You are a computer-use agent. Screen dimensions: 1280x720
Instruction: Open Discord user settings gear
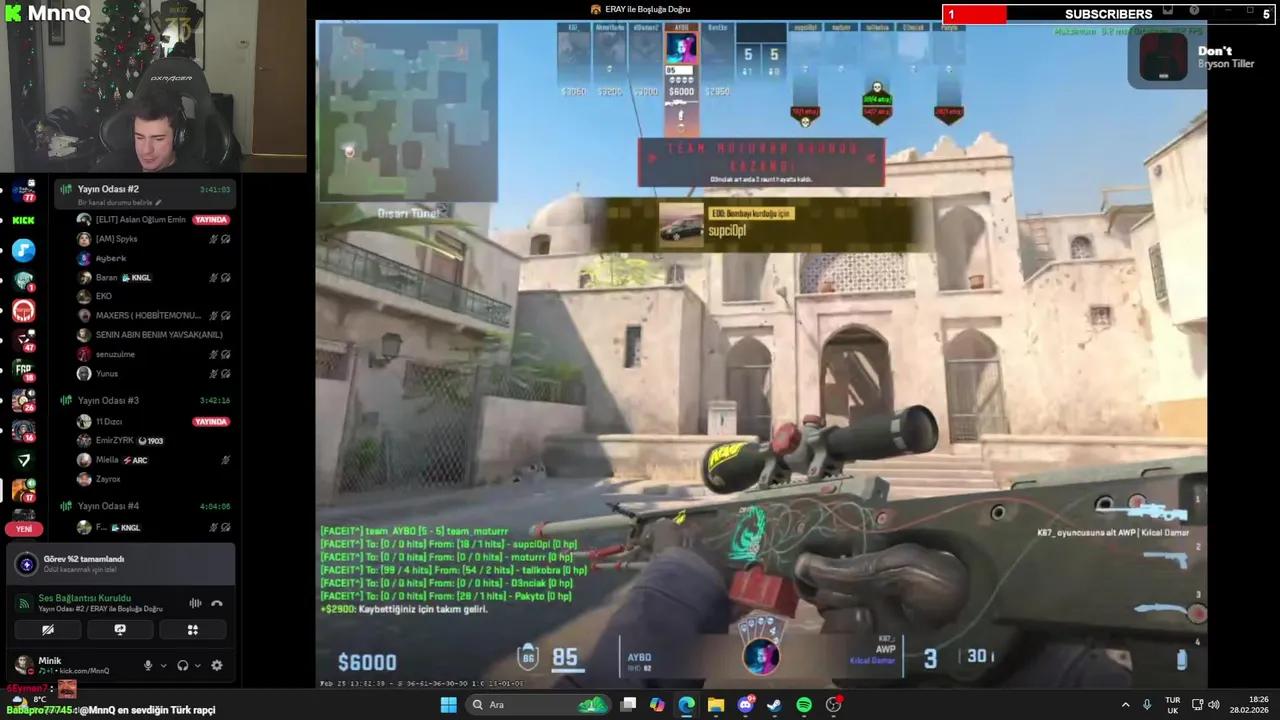coord(217,665)
